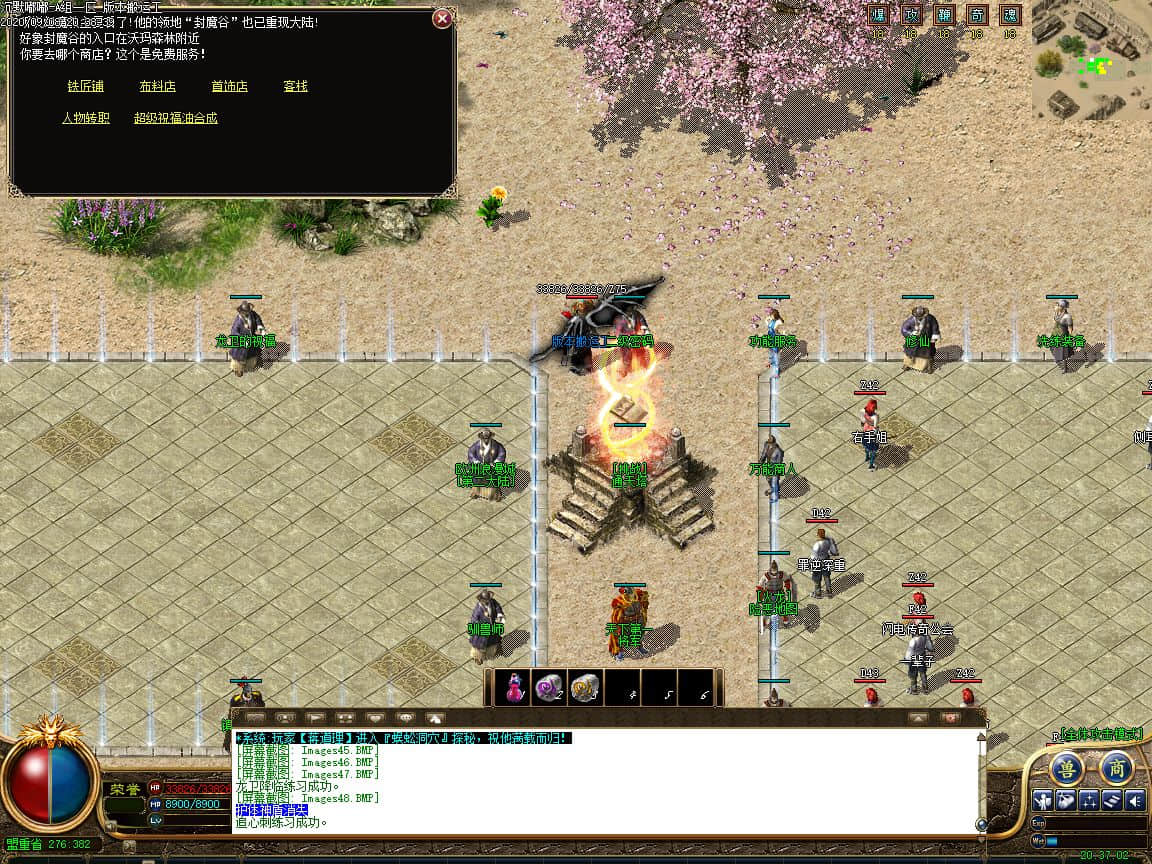Go to the 首饰店 jewelry shop
1152x864 pixels.
click(229, 86)
